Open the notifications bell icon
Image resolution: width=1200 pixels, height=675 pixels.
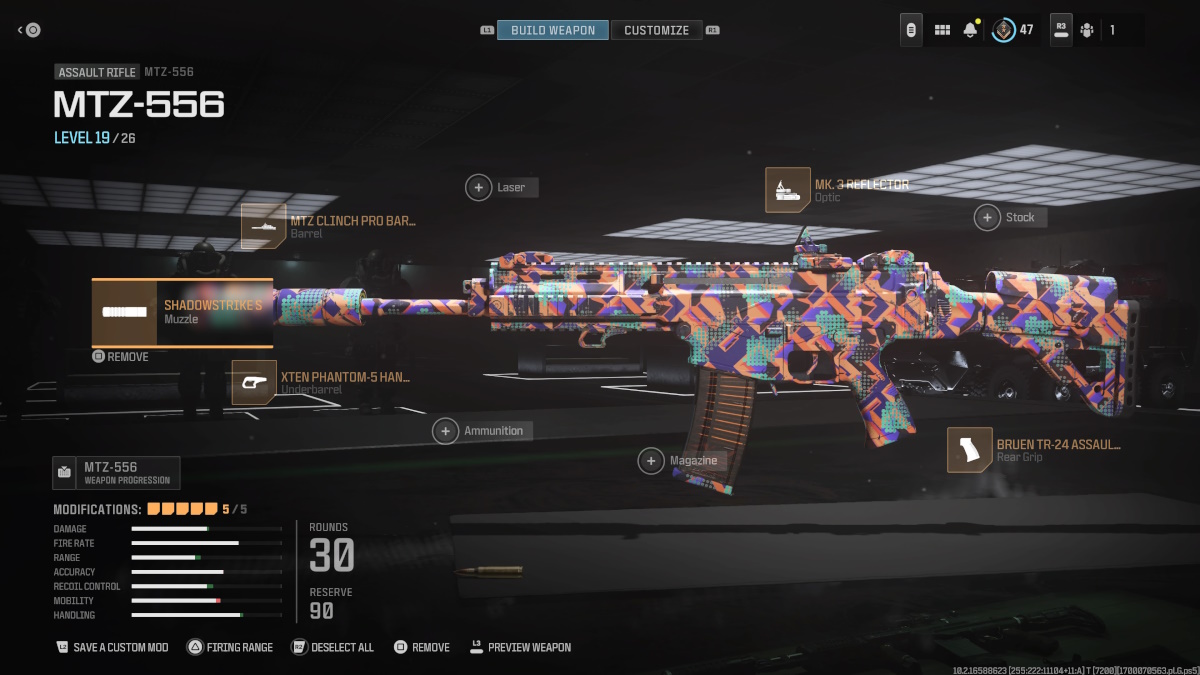pos(970,30)
